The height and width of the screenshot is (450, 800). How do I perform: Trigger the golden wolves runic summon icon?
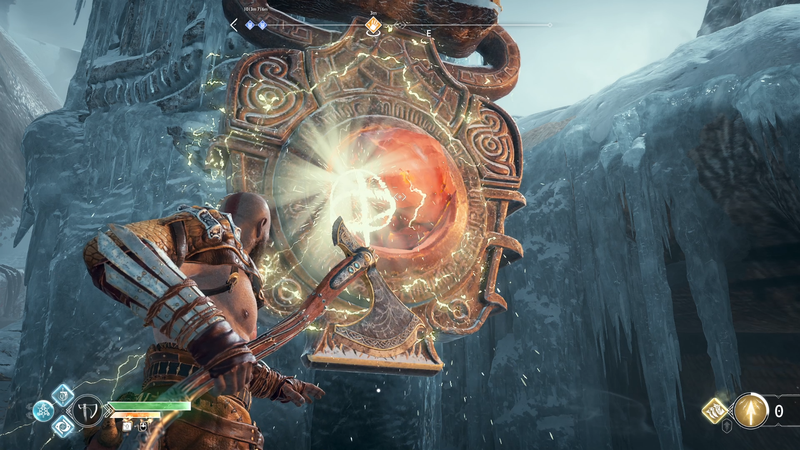point(716,408)
